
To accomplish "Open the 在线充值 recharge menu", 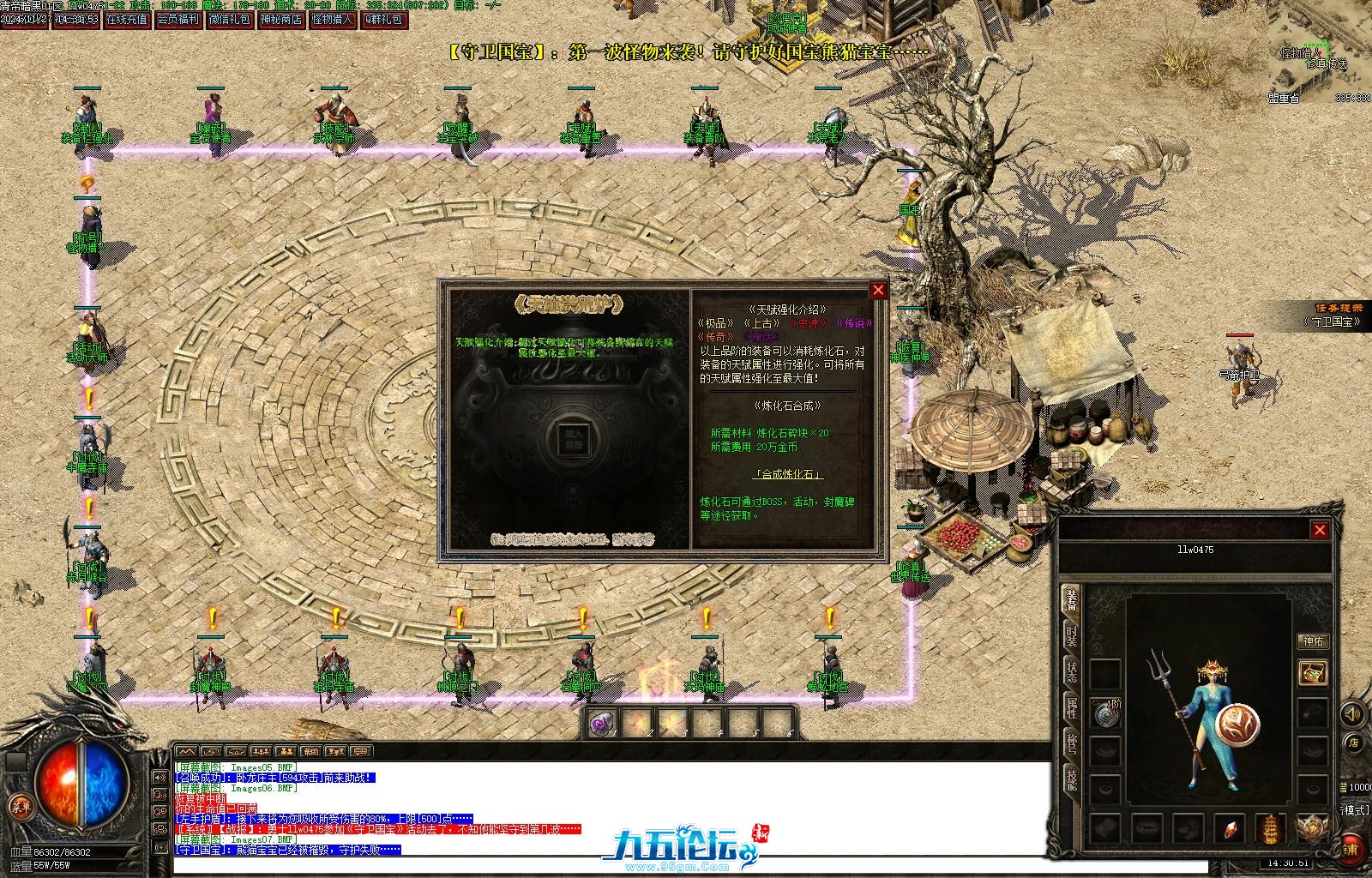I will tap(127, 20).
